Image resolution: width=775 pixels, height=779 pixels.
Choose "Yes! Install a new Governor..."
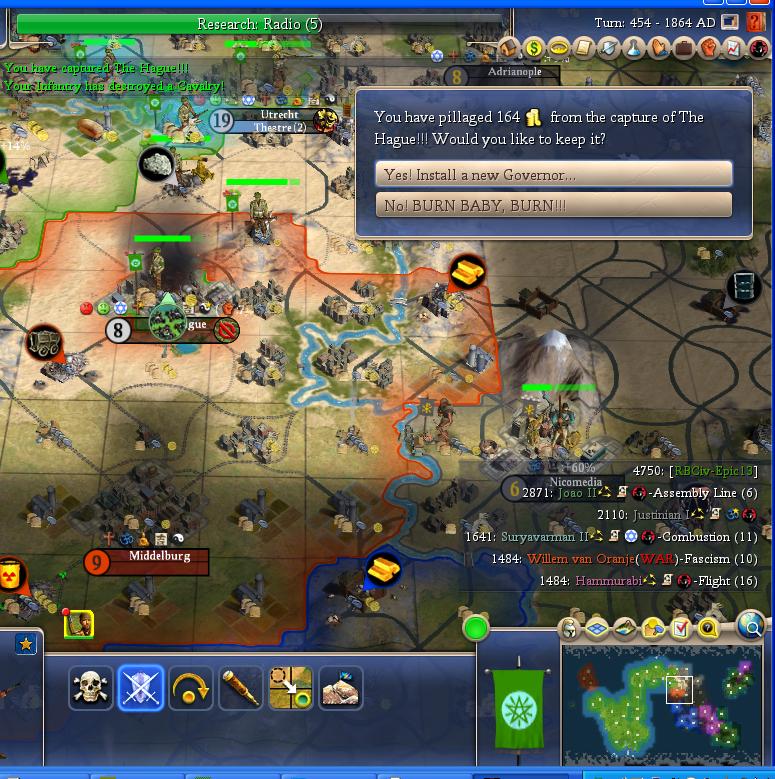point(553,174)
